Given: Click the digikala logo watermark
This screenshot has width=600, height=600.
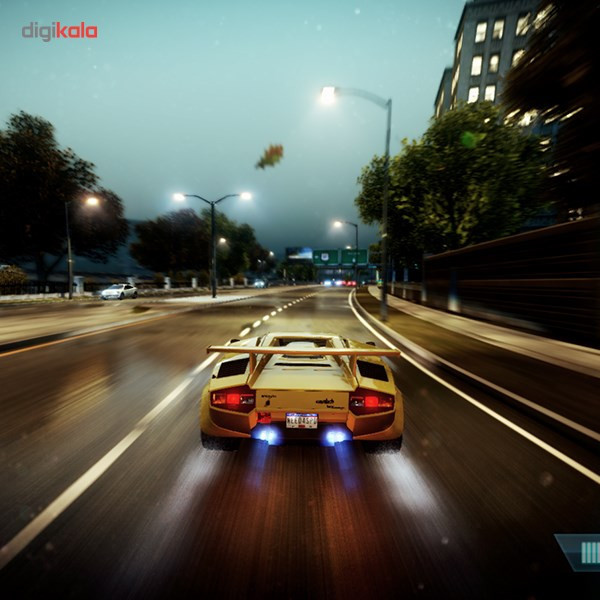Looking at the screenshot, I should point(60,31).
